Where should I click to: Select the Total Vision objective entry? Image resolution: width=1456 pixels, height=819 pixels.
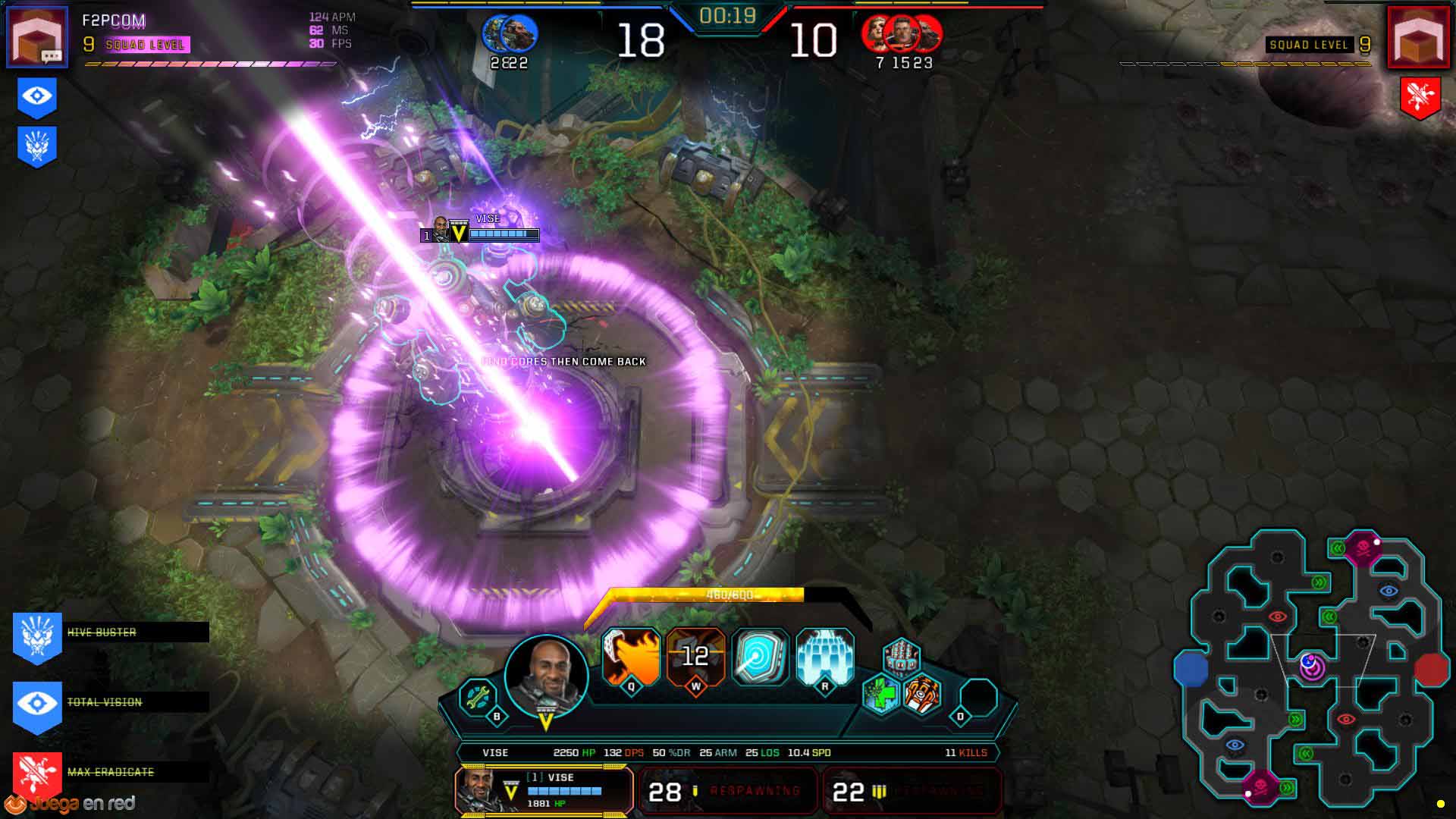point(110,702)
